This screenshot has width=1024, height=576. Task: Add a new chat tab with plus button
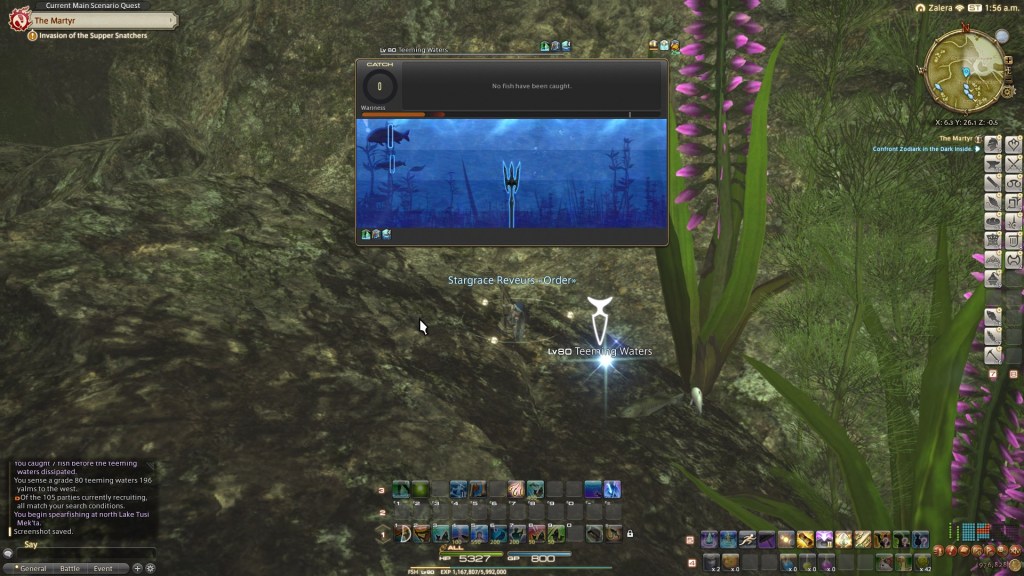(137, 568)
